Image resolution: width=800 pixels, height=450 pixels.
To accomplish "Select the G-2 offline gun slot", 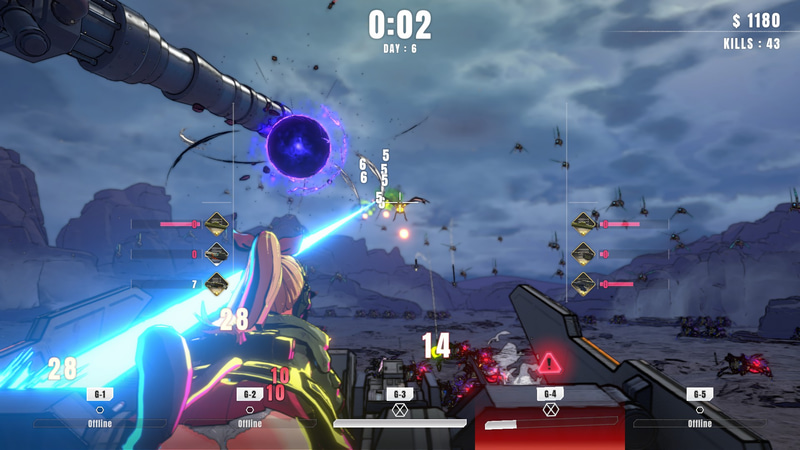I will click(x=250, y=408).
